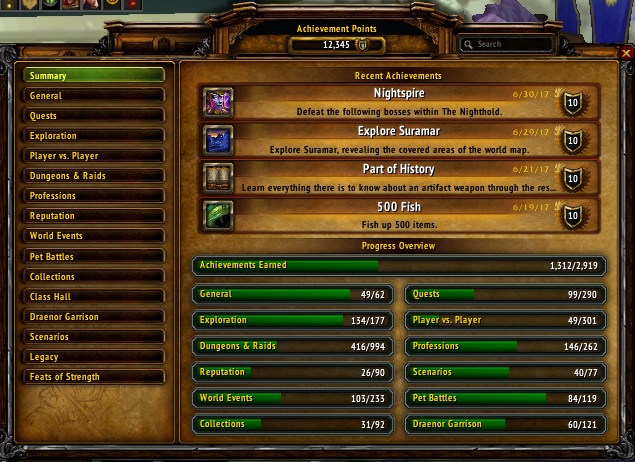Open the Nightspire recent achievement
The height and width of the screenshot is (462, 635).
(x=398, y=101)
